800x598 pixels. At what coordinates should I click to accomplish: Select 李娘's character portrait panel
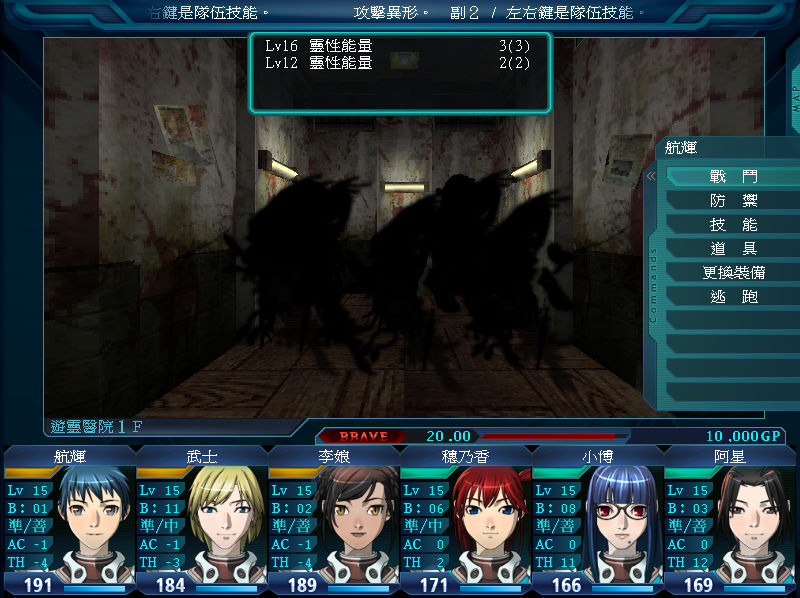334,520
